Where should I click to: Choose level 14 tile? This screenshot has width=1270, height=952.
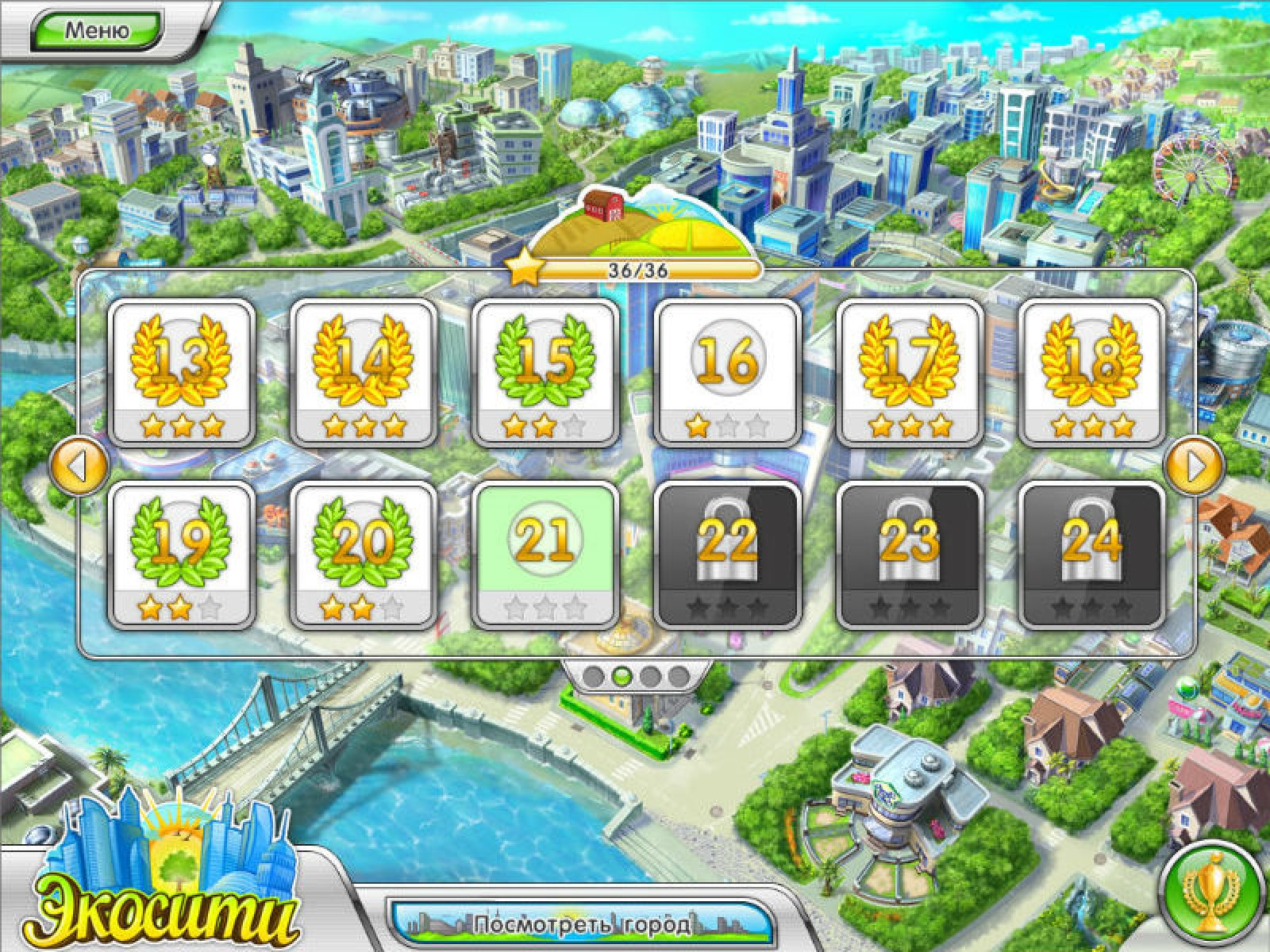(x=364, y=371)
